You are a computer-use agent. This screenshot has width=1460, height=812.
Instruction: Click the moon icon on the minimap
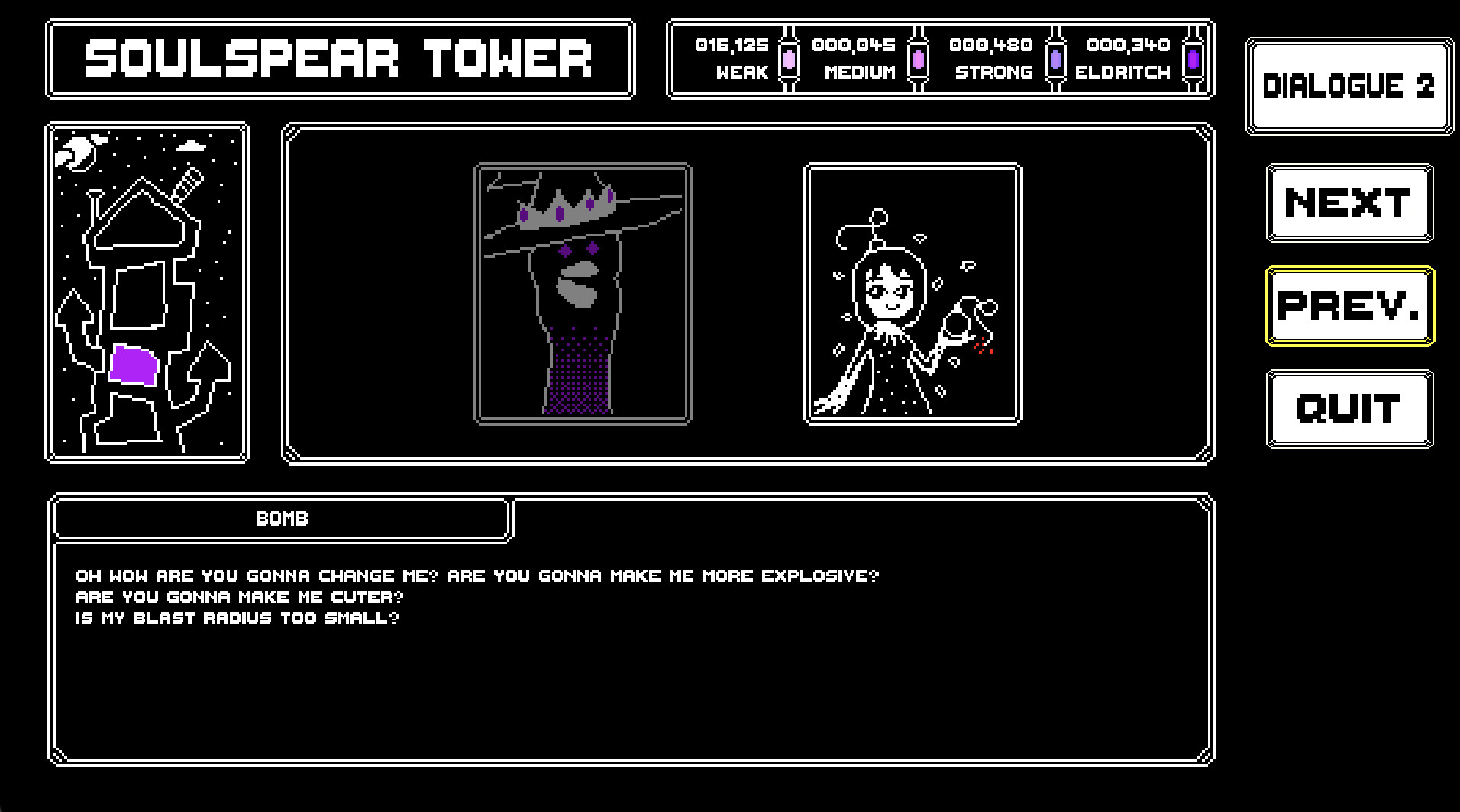pos(79,153)
